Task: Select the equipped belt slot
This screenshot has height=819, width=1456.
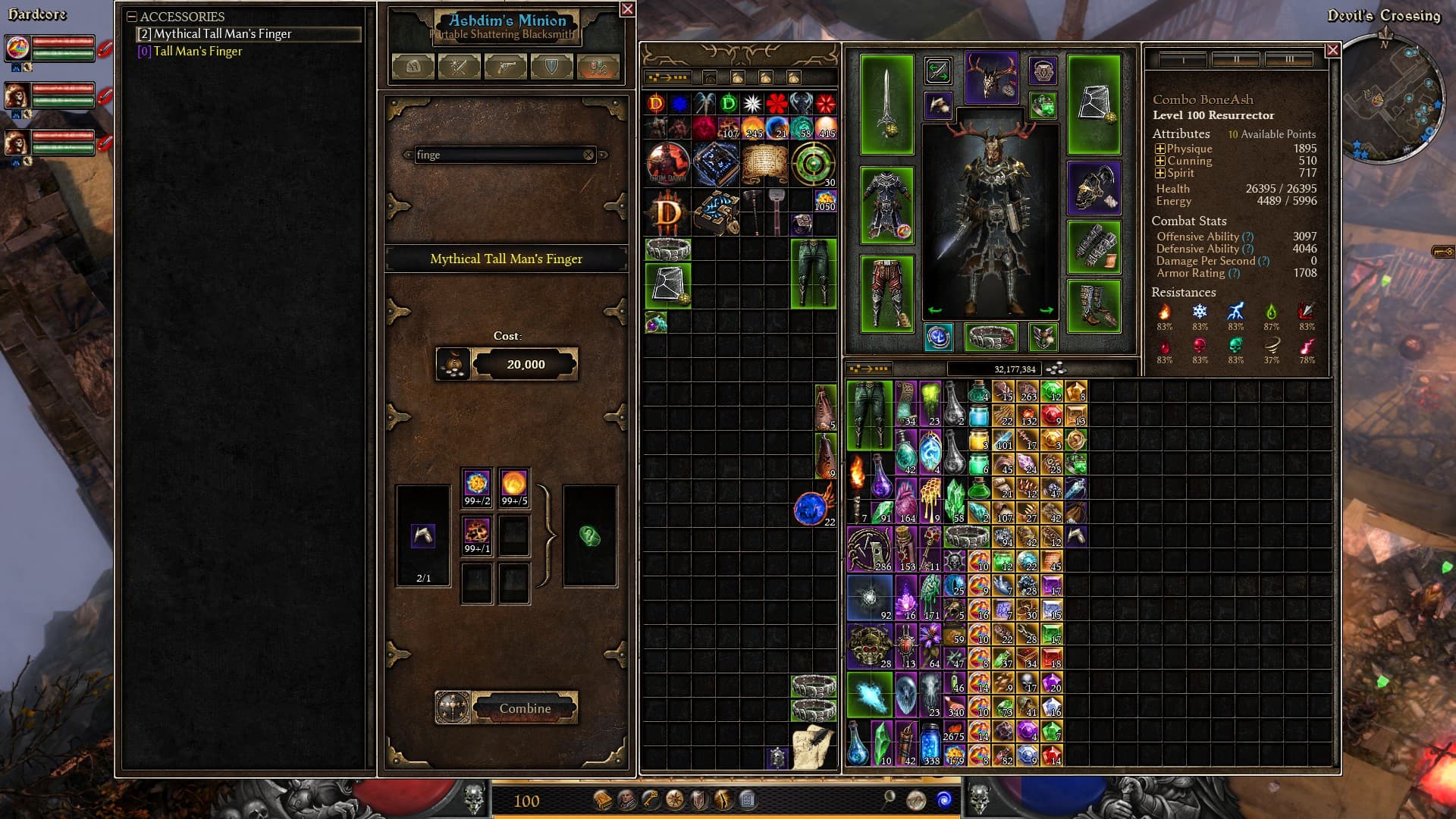Action: click(990, 337)
